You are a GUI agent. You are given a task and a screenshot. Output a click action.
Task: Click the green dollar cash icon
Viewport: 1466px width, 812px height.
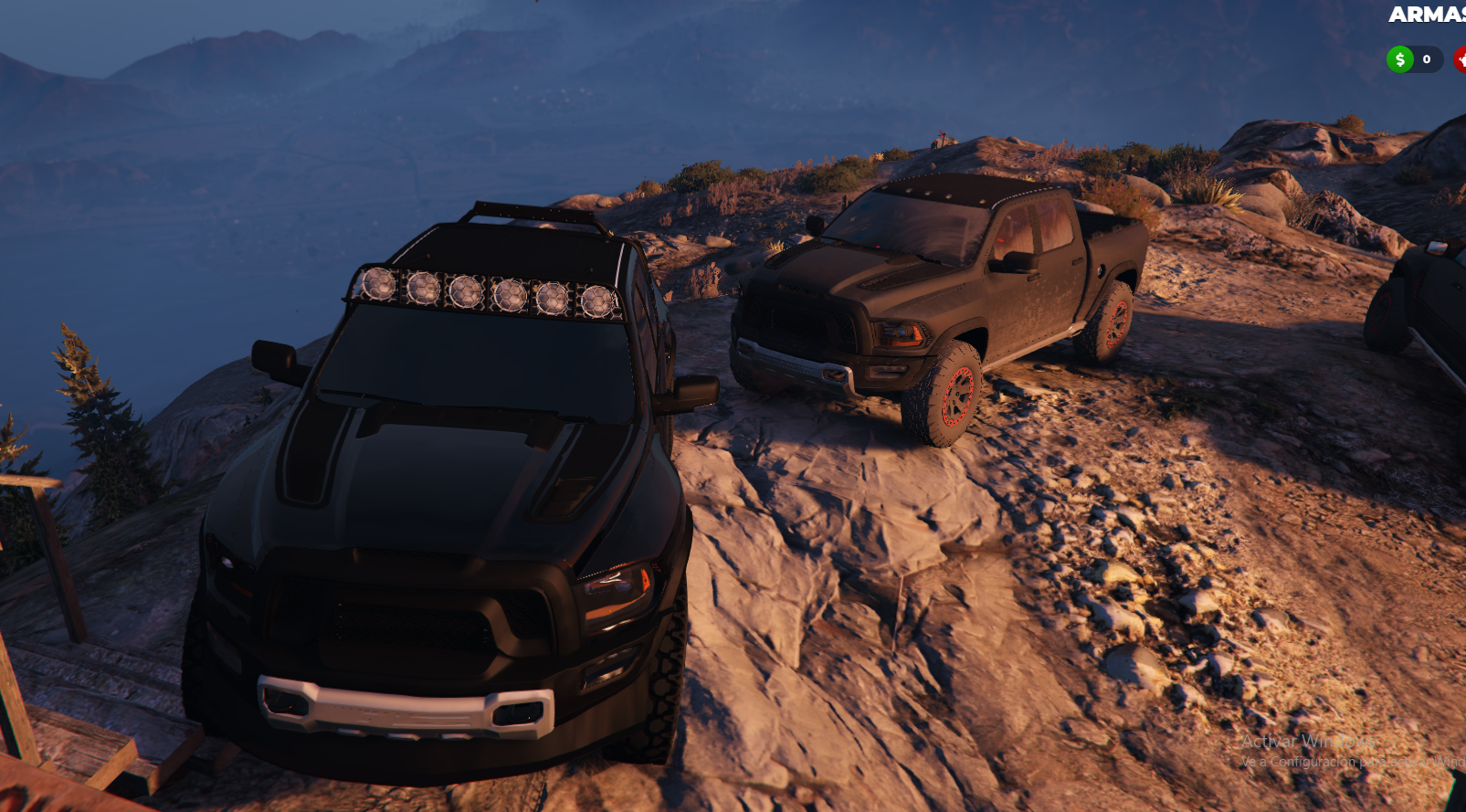coord(1399,59)
